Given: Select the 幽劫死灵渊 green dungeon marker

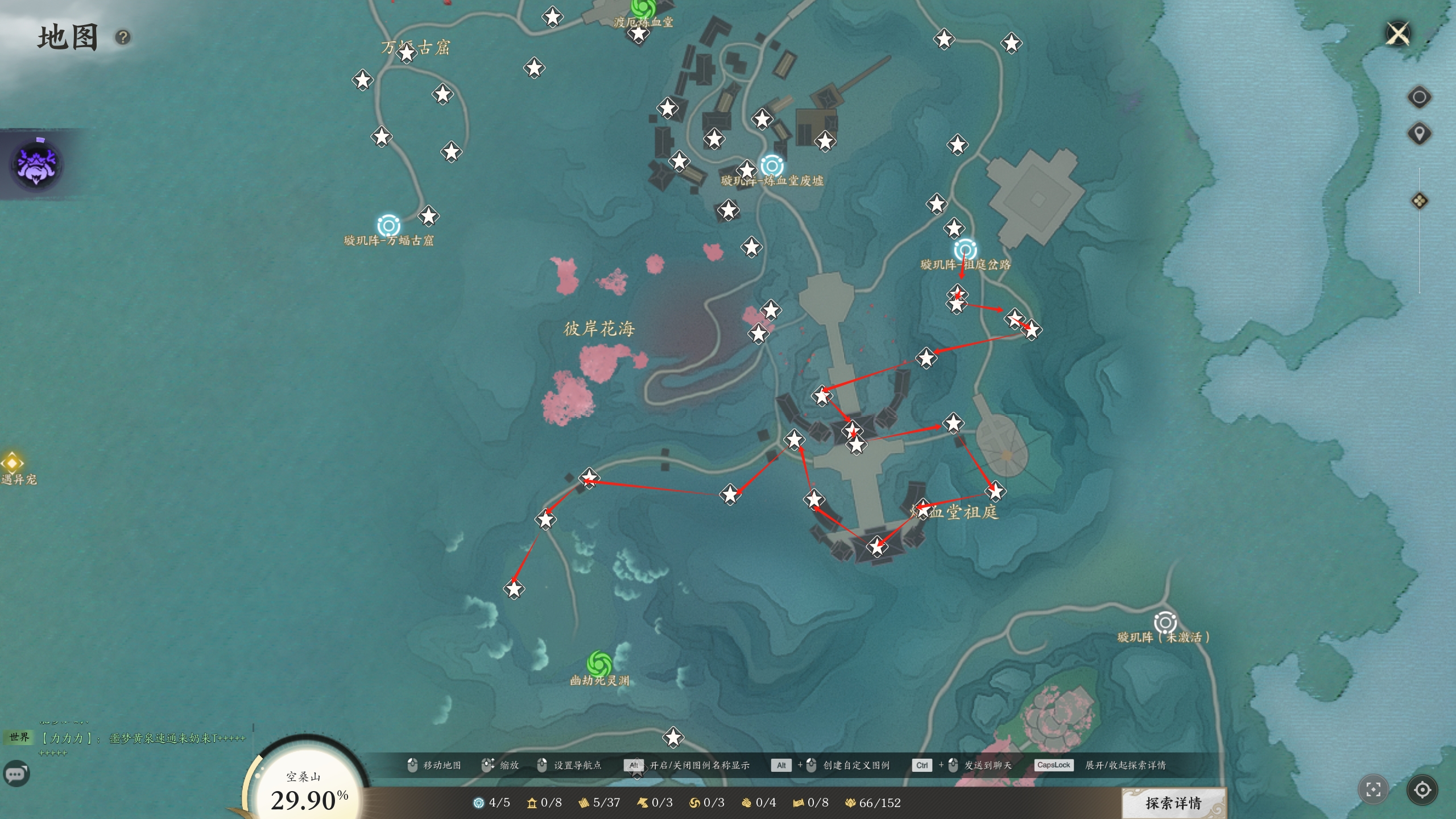Looking at the screenshot, I should (599, 663).
